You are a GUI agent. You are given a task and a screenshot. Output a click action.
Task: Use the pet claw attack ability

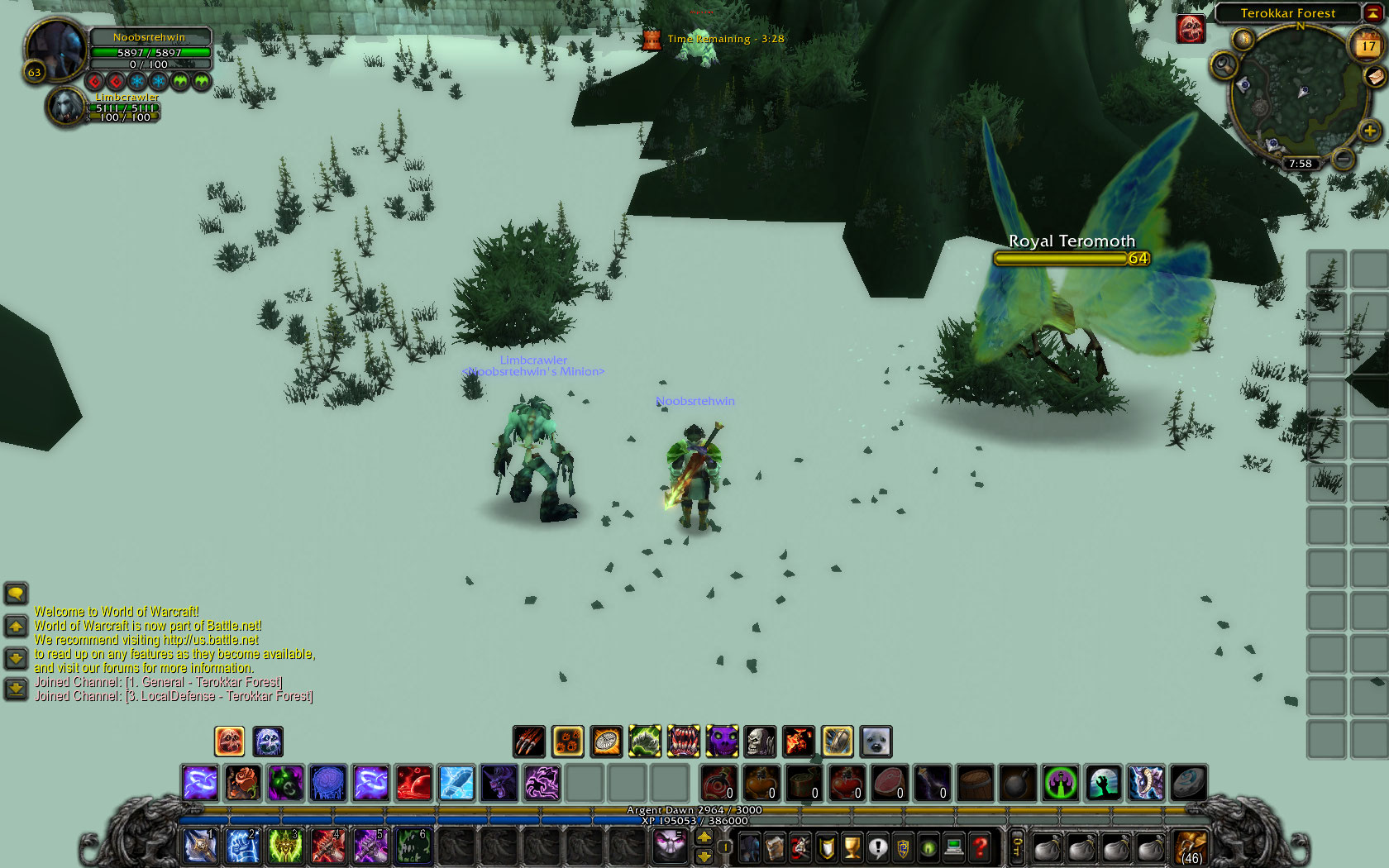point(528,742)
